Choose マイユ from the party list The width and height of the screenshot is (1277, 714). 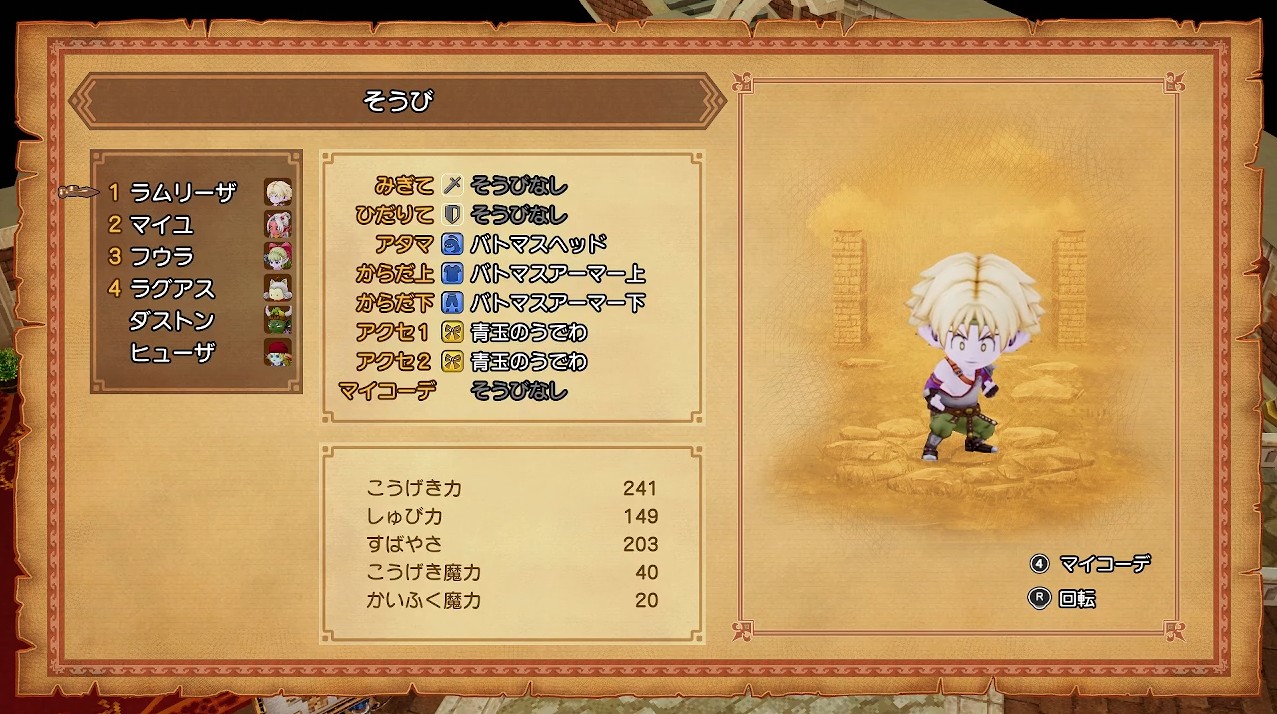tap(162, 224)
